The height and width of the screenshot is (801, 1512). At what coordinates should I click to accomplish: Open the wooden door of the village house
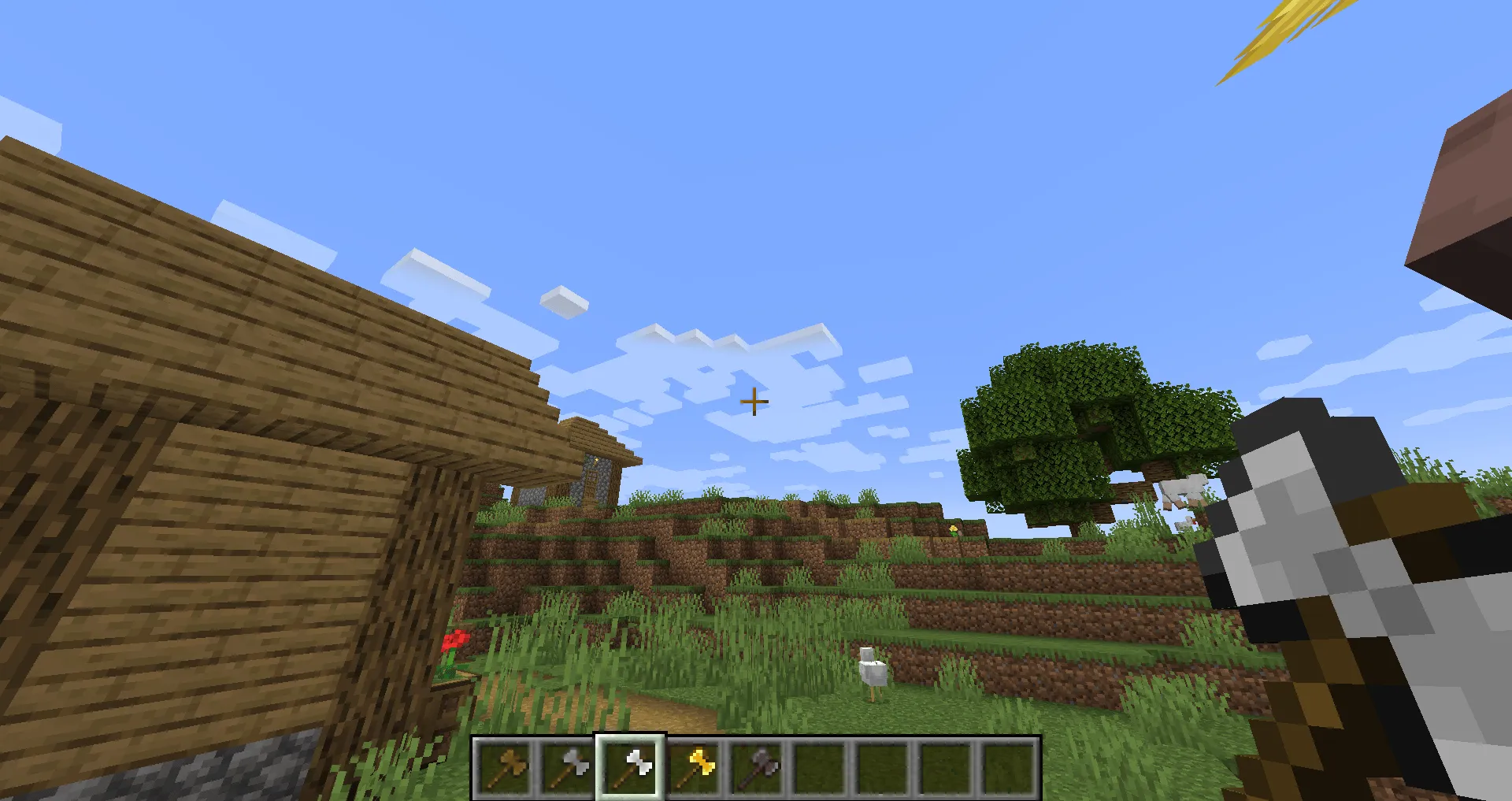pos(591,487)
